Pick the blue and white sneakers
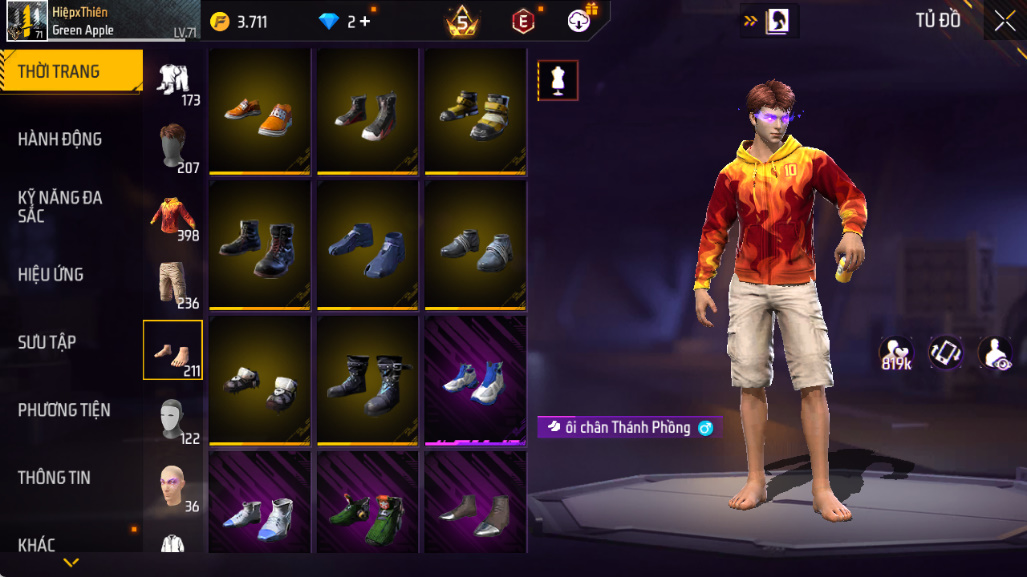This screenshot has height=577, width=1027. (x=475, y=381)
